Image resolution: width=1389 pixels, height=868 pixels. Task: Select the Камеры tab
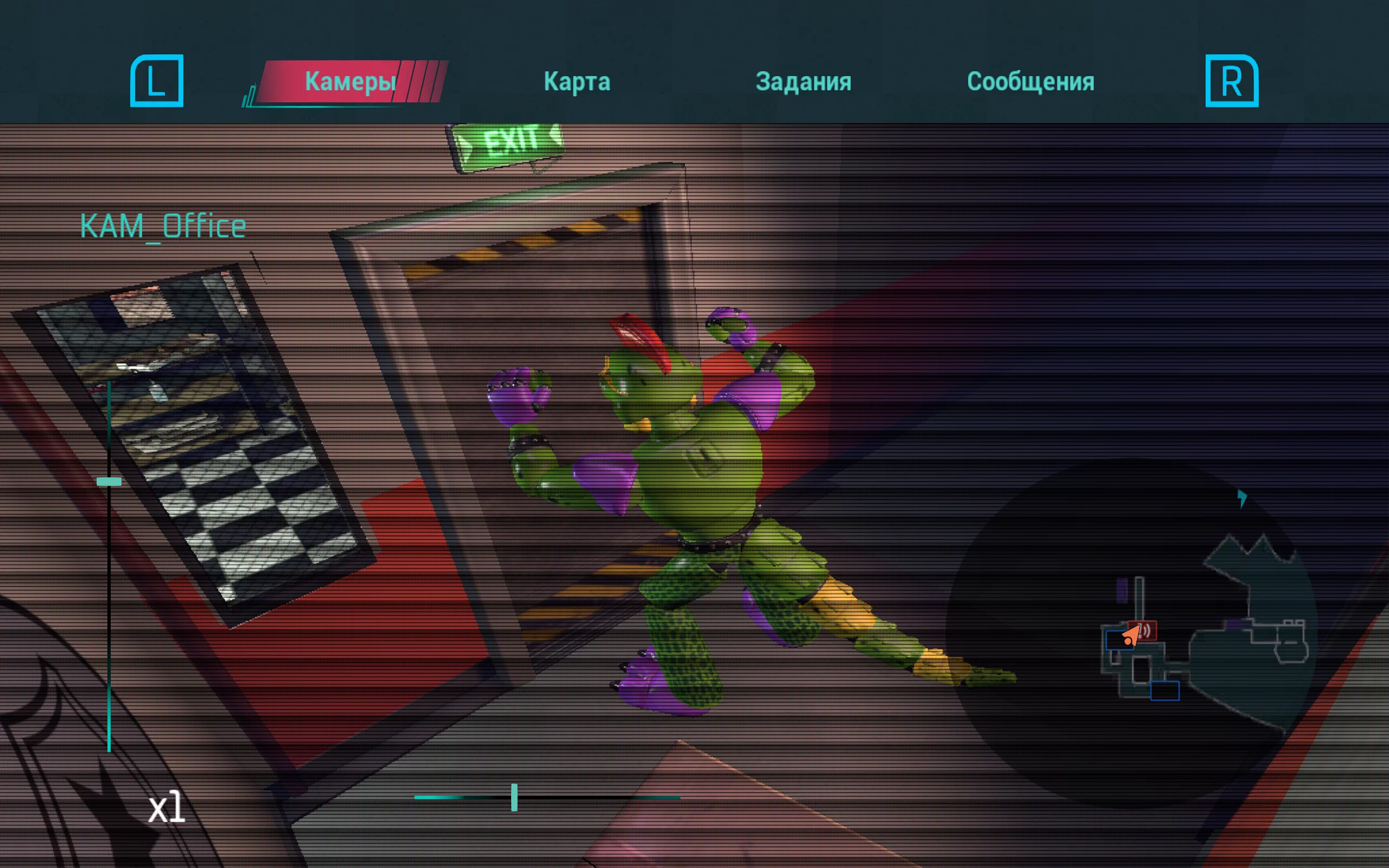(x=350, y=81)
